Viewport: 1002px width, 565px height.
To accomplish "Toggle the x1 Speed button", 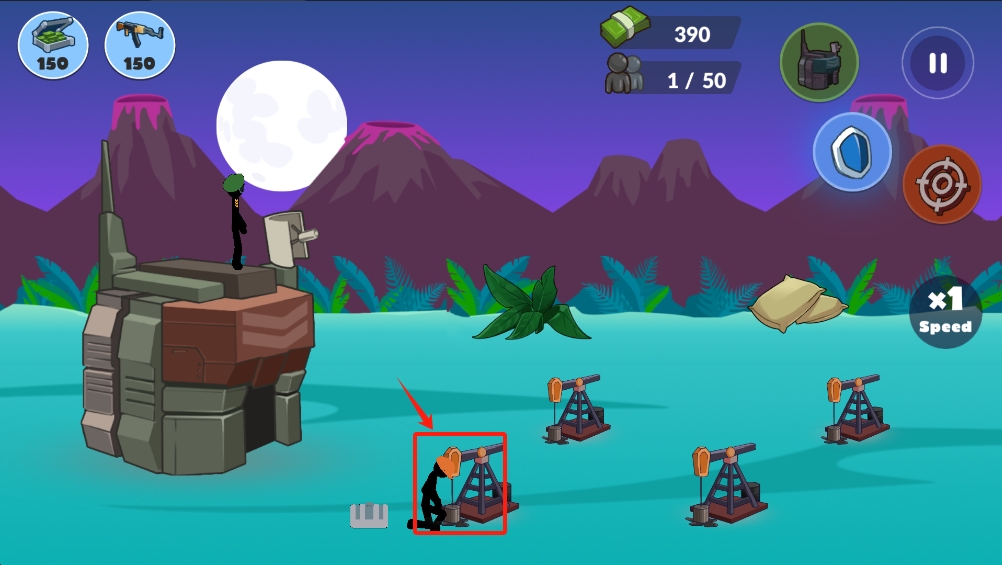I will pyautogui.click(x=945, y=312).
